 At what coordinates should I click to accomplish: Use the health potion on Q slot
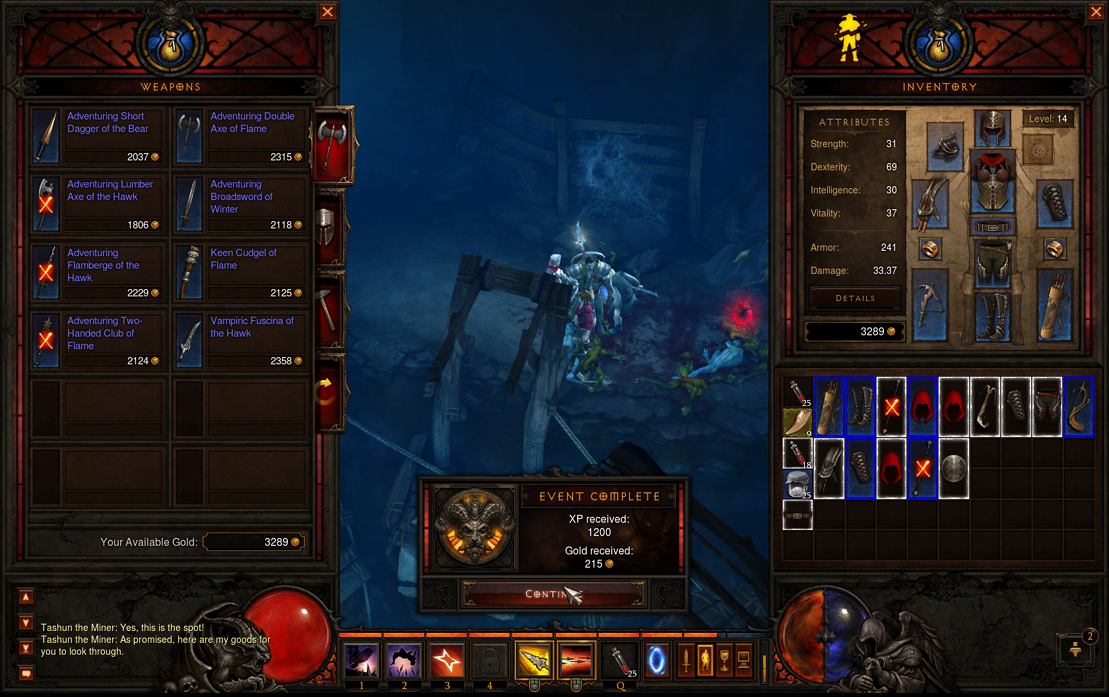621,660
